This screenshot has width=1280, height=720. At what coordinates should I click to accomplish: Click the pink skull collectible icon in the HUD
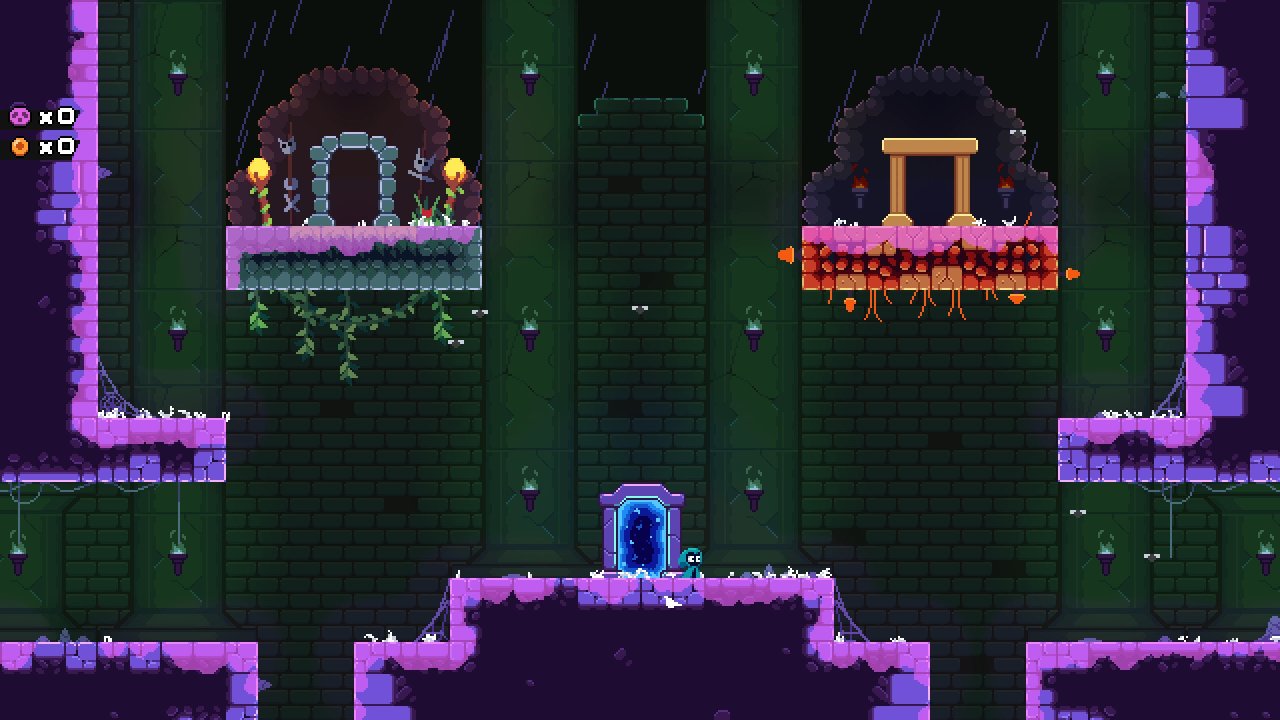(x=21, y=117)
